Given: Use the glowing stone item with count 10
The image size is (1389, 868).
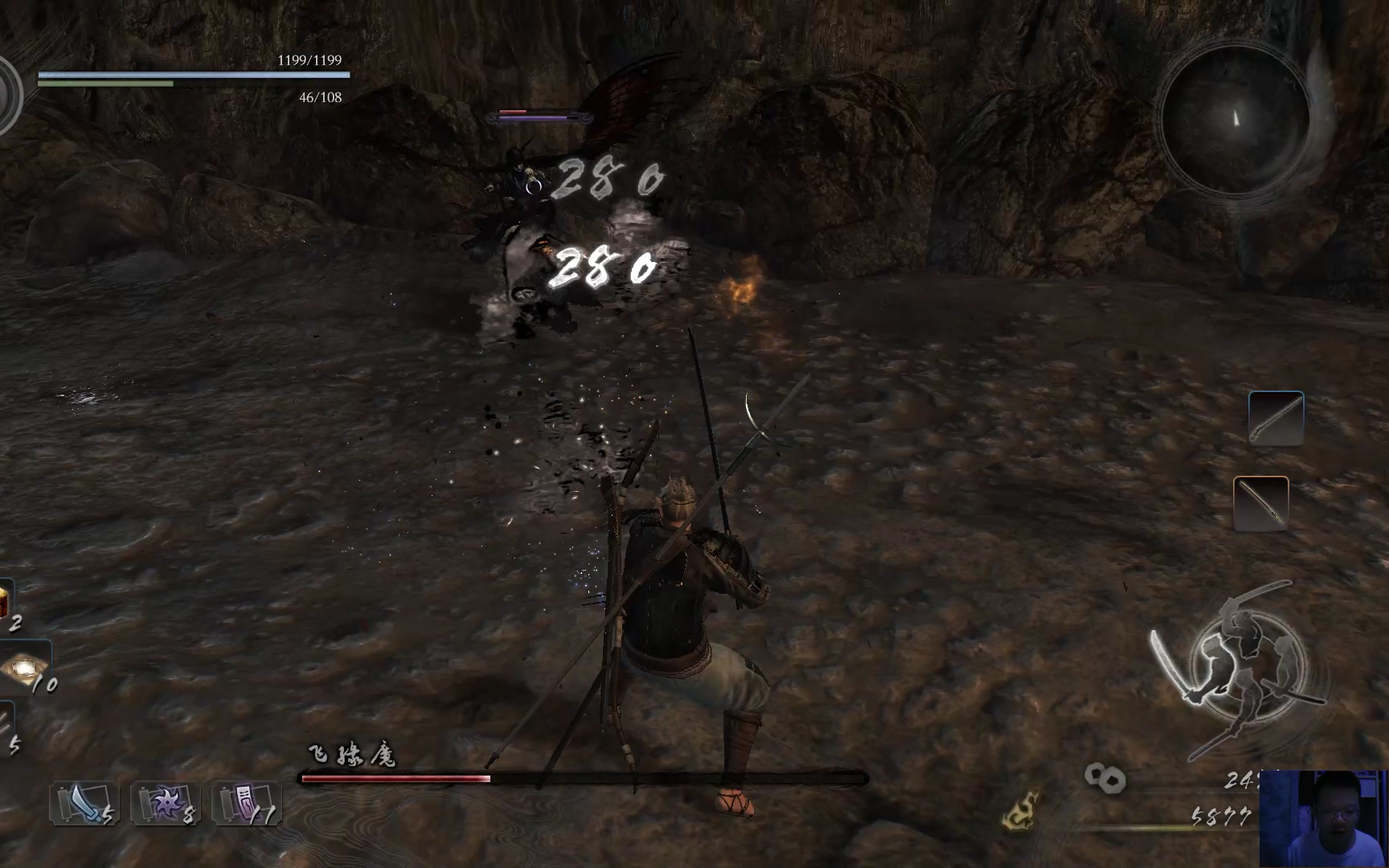Looking at the screenshot, I should coord(24,667).
